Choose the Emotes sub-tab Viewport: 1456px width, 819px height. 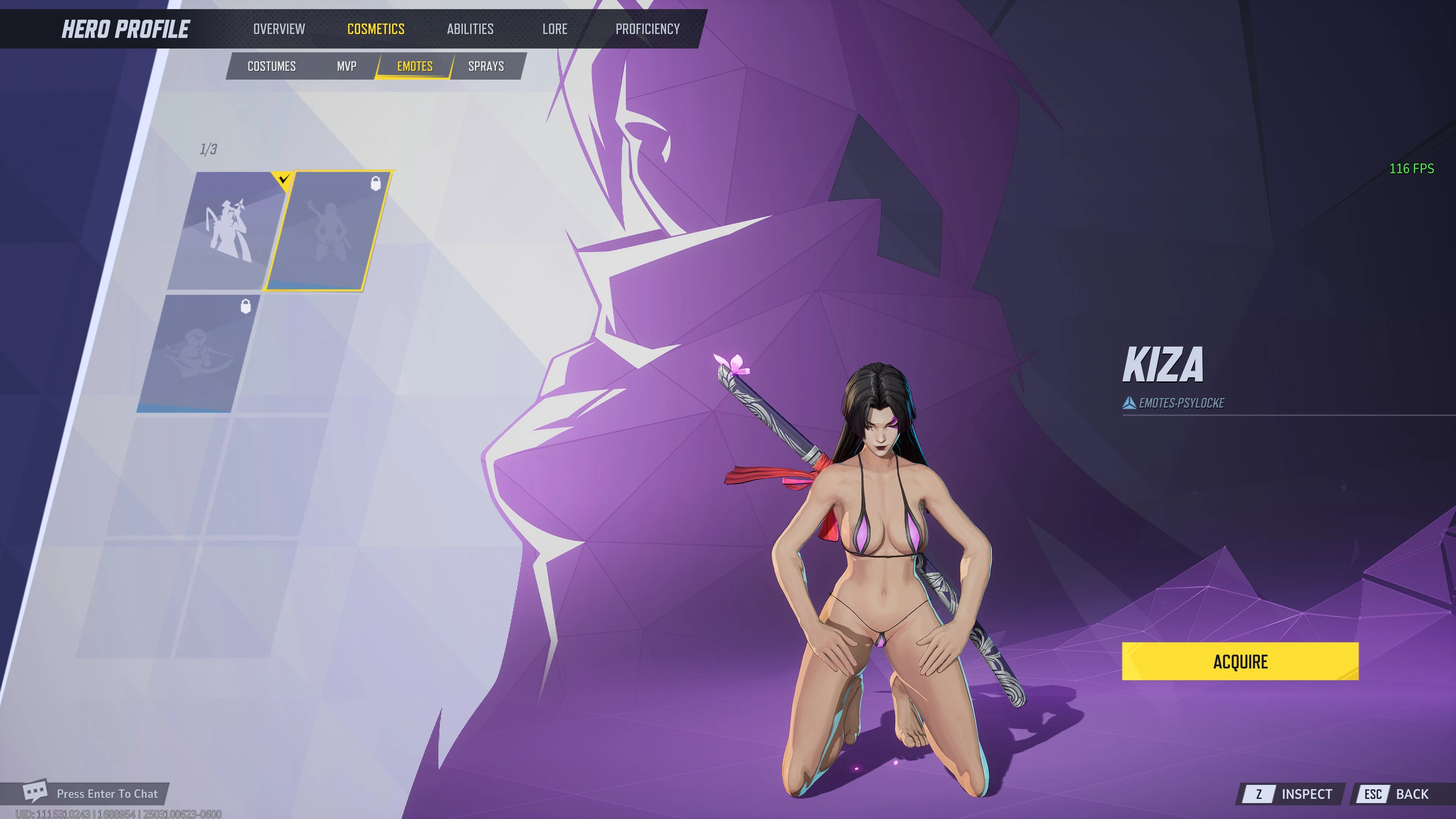(x=414, y=66)
